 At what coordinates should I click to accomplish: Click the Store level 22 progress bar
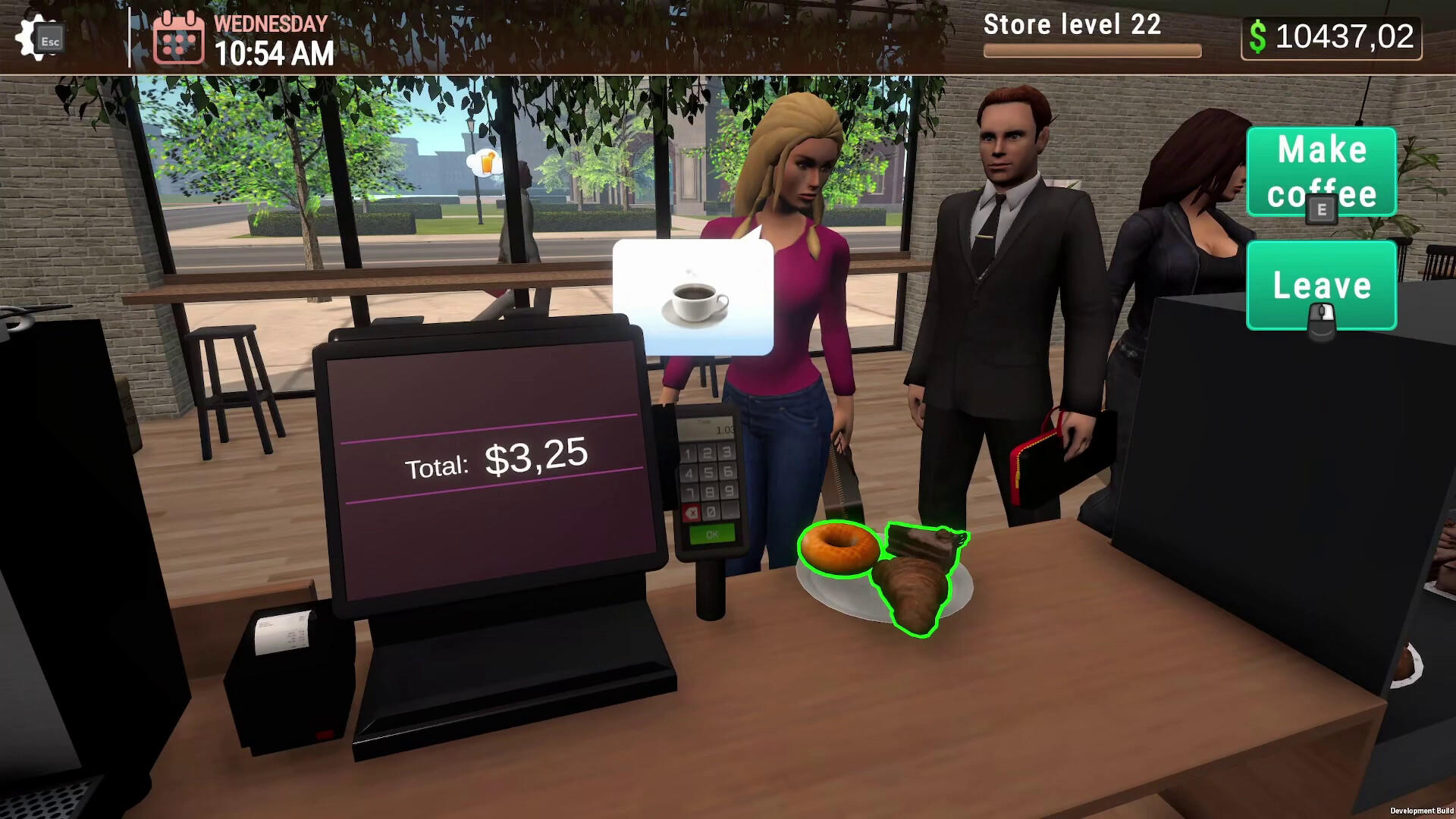[1092, 49]
